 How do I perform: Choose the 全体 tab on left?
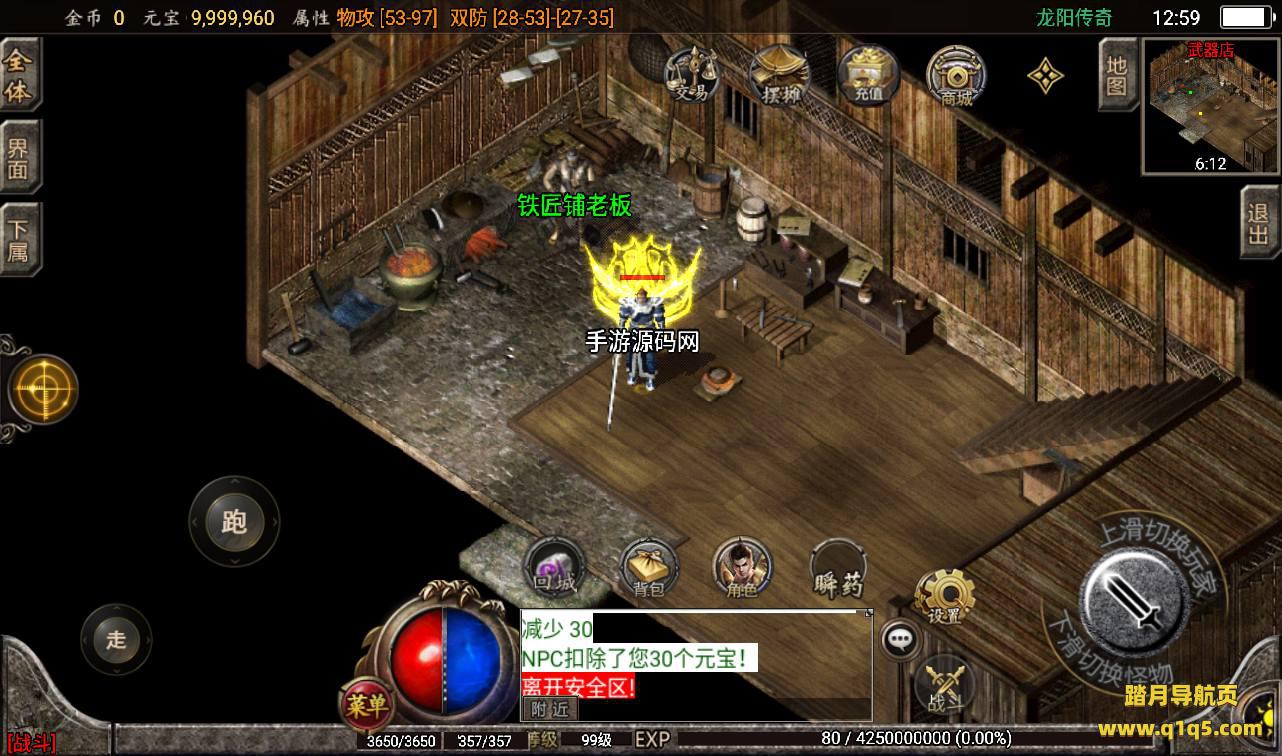coord(19,76)
